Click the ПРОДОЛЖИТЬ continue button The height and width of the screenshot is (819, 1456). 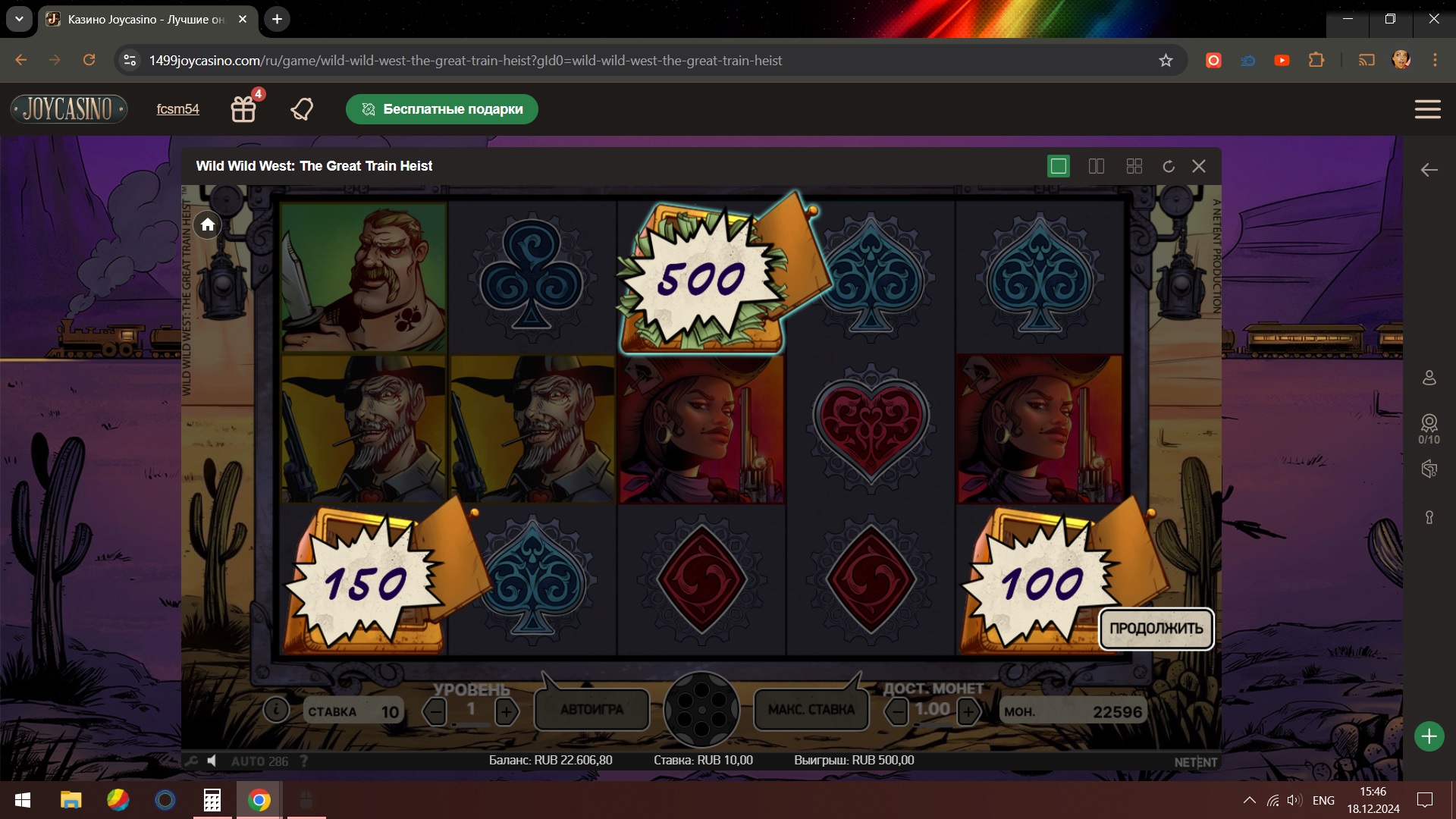click(1156, 629)
